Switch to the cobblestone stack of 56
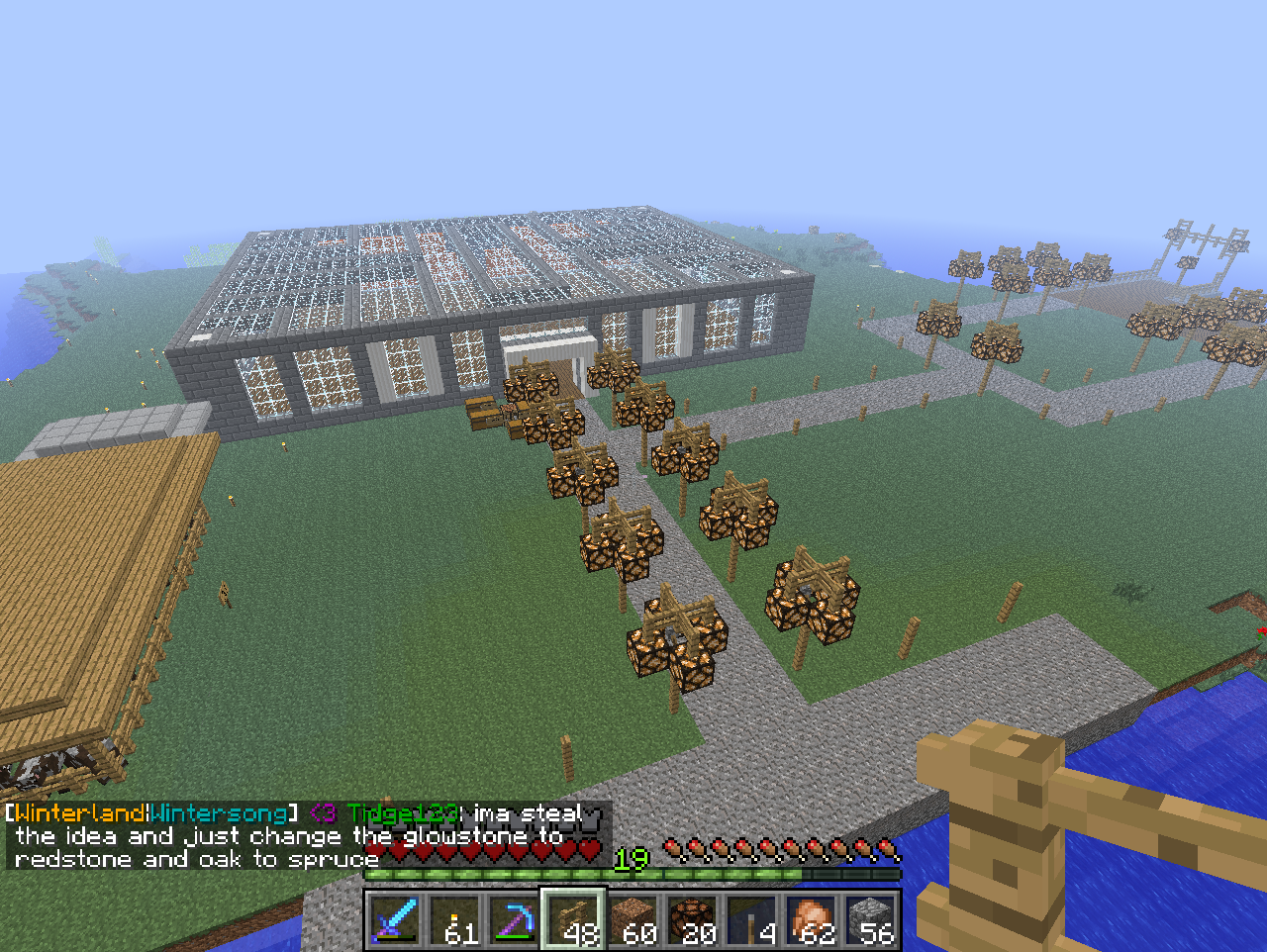 (870, 920)
